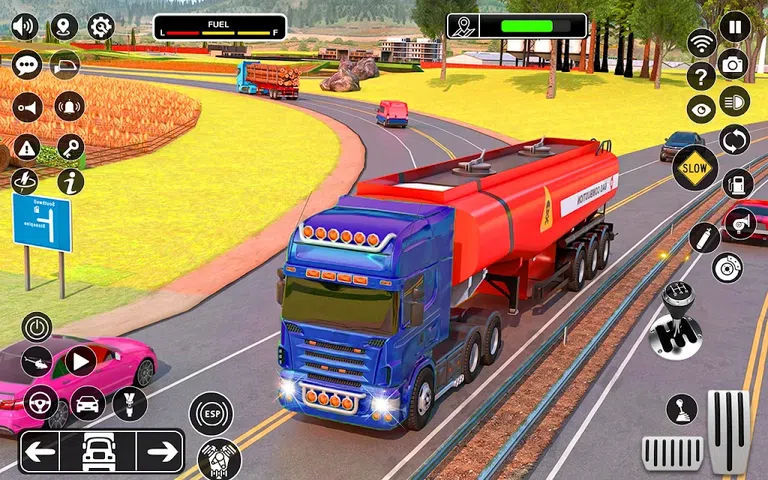The height and width of the screenshot is (480, 768).
Task: Open the question mark help
Action: 700,75
